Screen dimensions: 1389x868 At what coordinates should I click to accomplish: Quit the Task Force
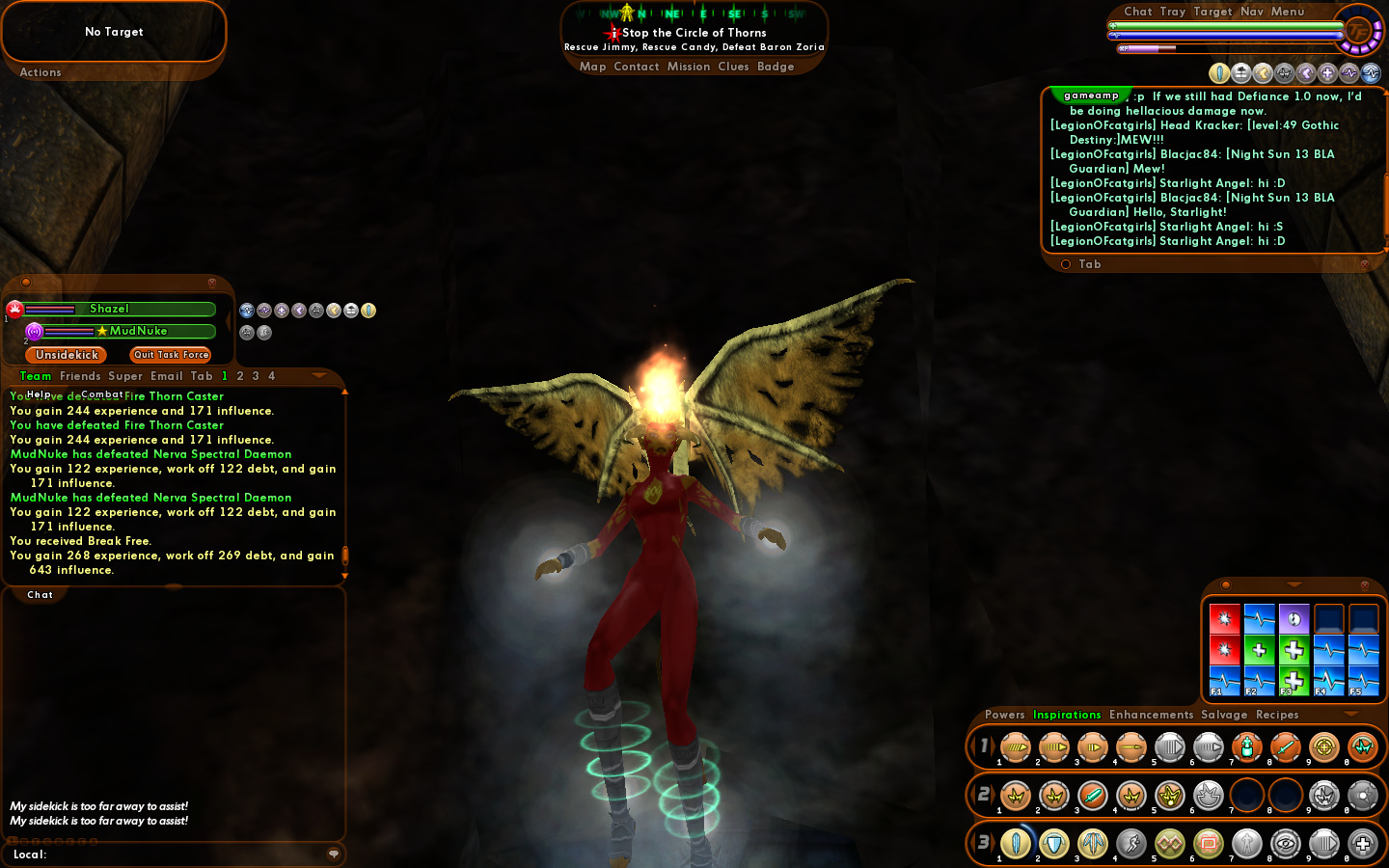tap(171, 355)
